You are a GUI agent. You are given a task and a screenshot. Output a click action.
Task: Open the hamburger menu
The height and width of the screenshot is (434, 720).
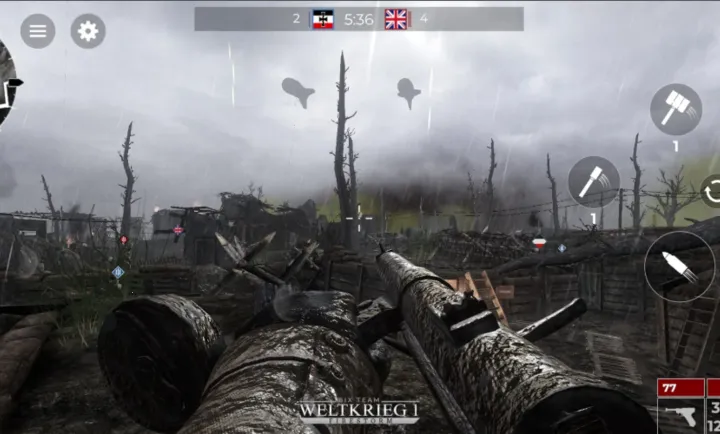click(x=38, y=31)
